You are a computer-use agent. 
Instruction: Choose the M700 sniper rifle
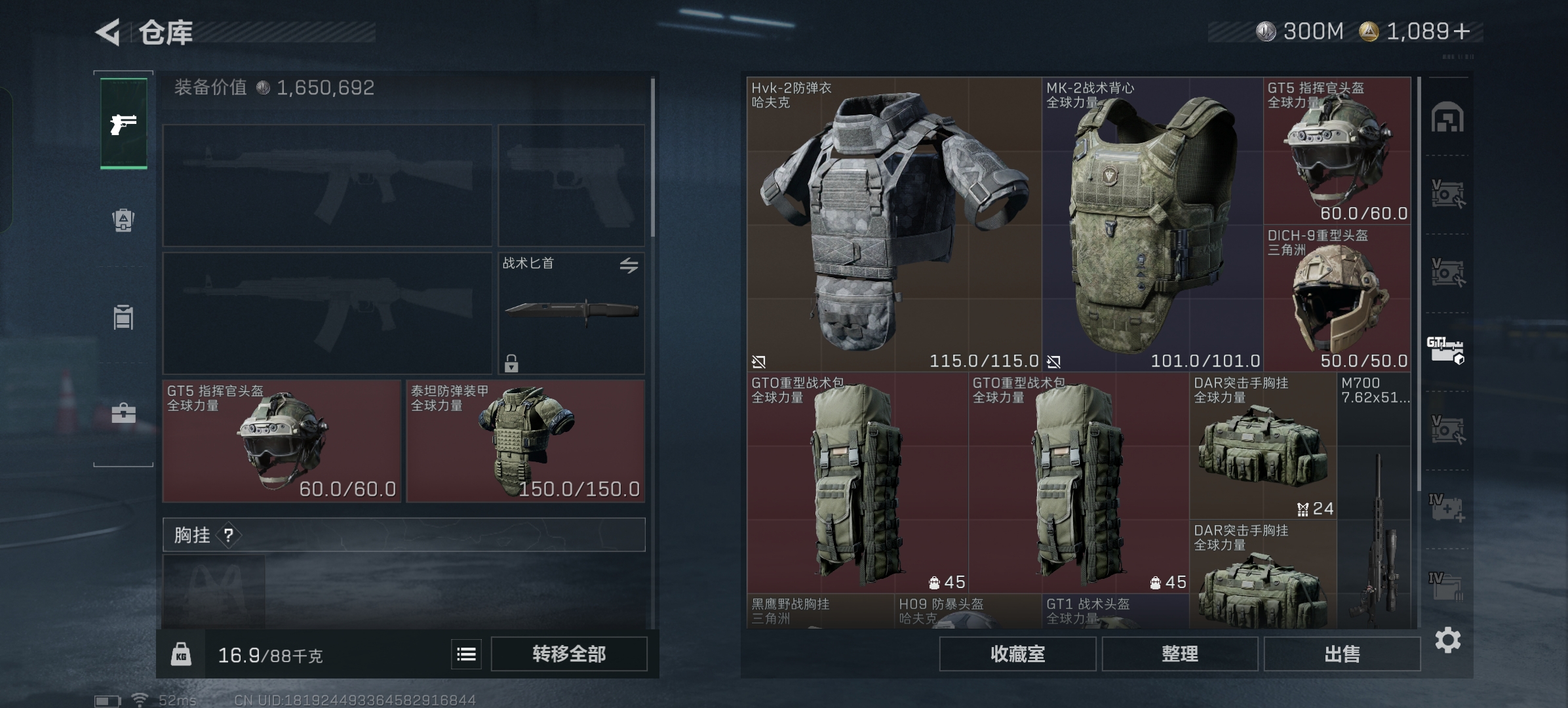pos(1374,501)
